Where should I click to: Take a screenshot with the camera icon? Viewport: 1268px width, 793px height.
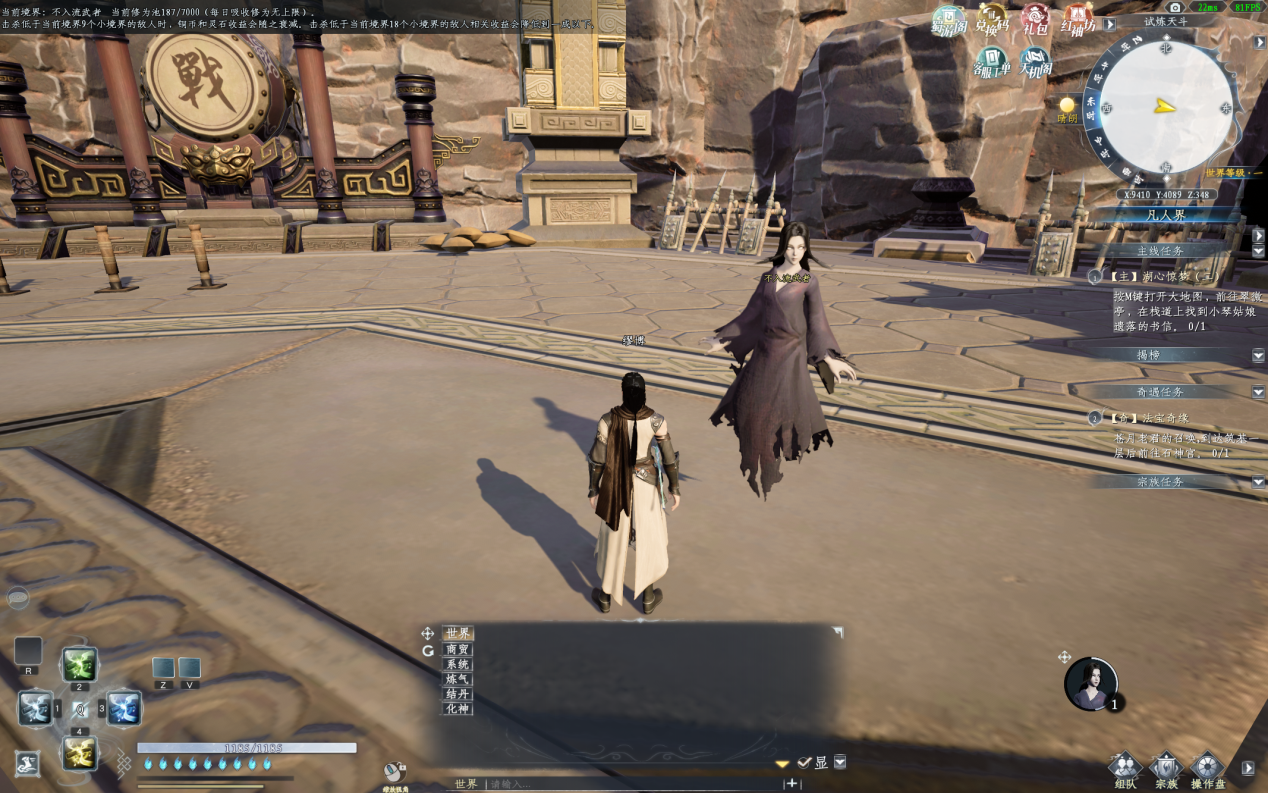click(1175, 7)
